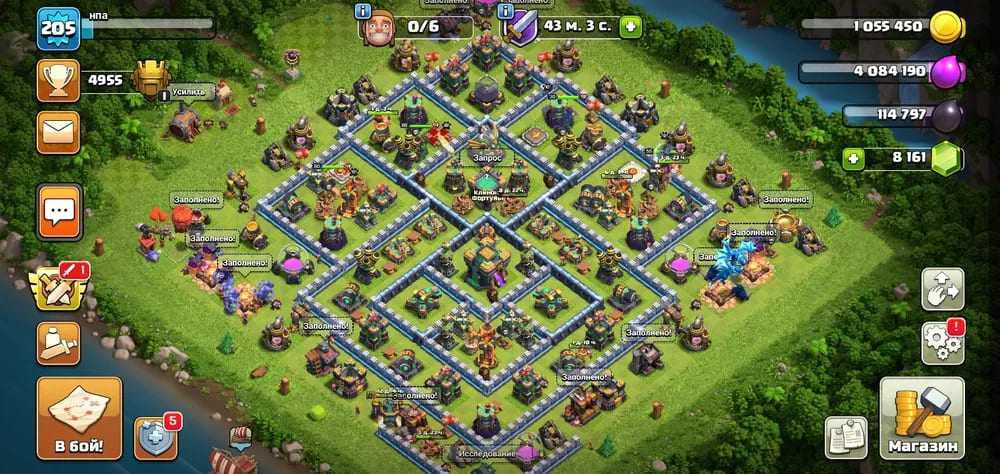Tap the gold coin resource icon
Screen dimensions: 1000x474
click(x=945, y=27)
